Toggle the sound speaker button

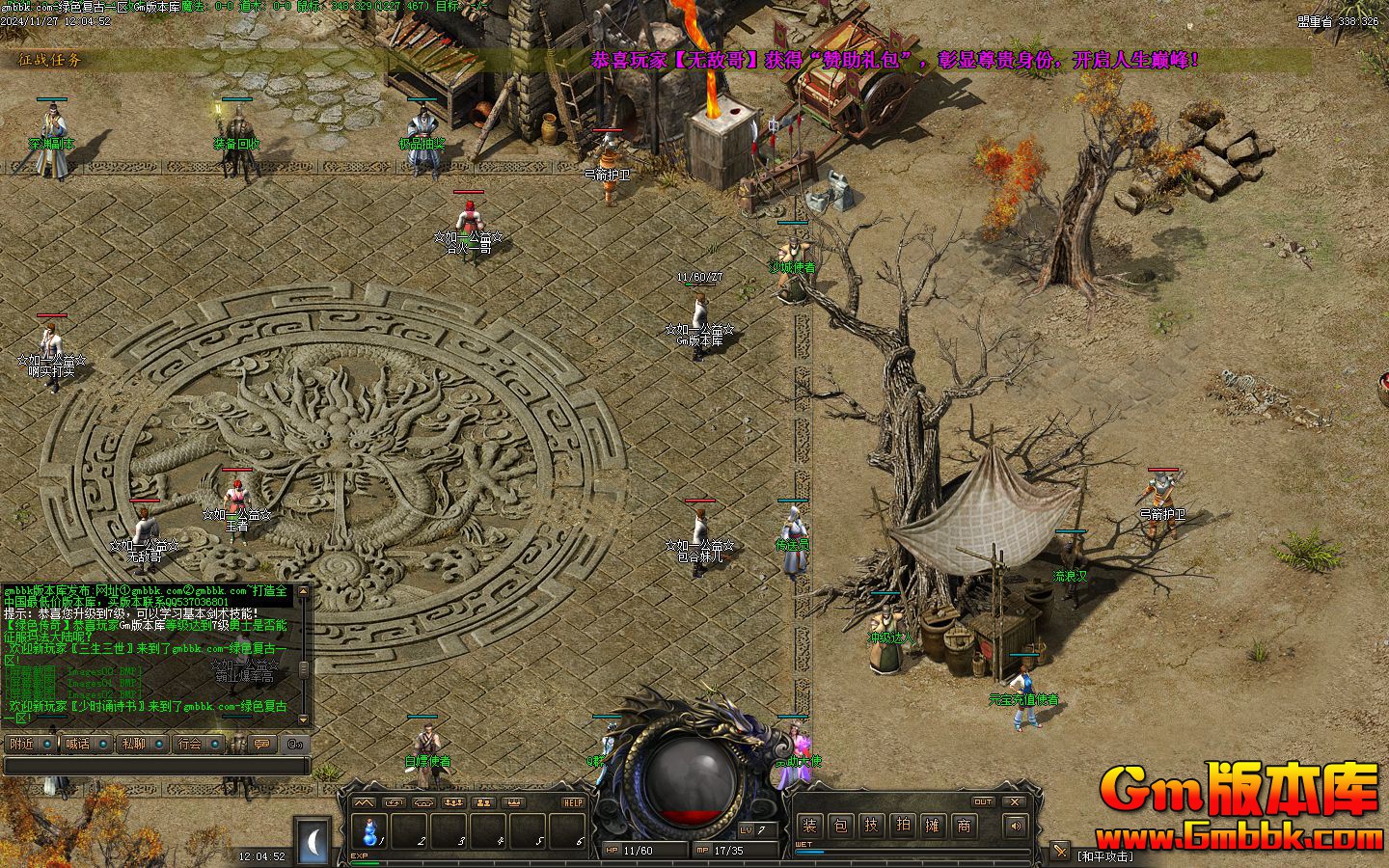1014,826
